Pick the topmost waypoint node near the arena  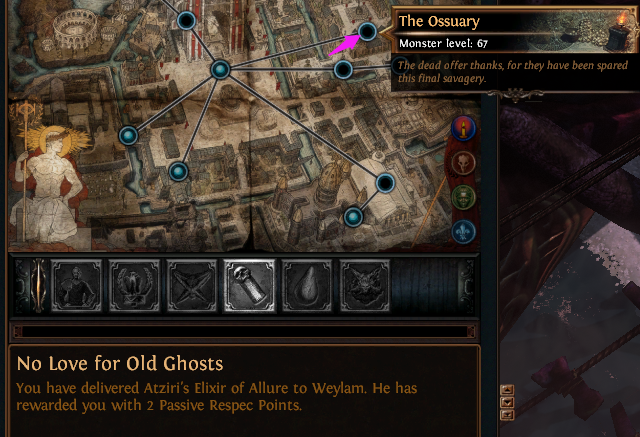click(x=185, y=20)
